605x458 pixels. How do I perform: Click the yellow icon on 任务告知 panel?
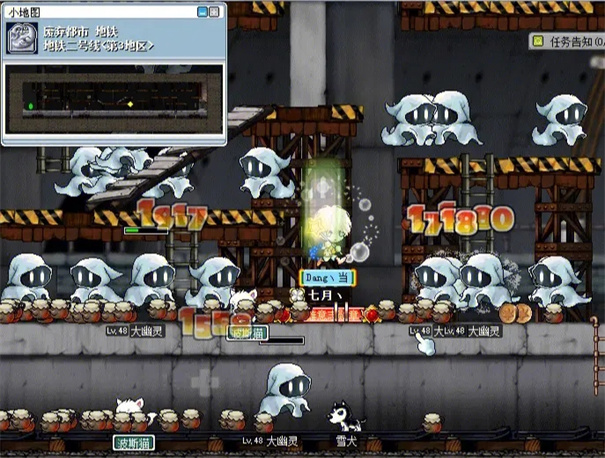click(538, 42)
